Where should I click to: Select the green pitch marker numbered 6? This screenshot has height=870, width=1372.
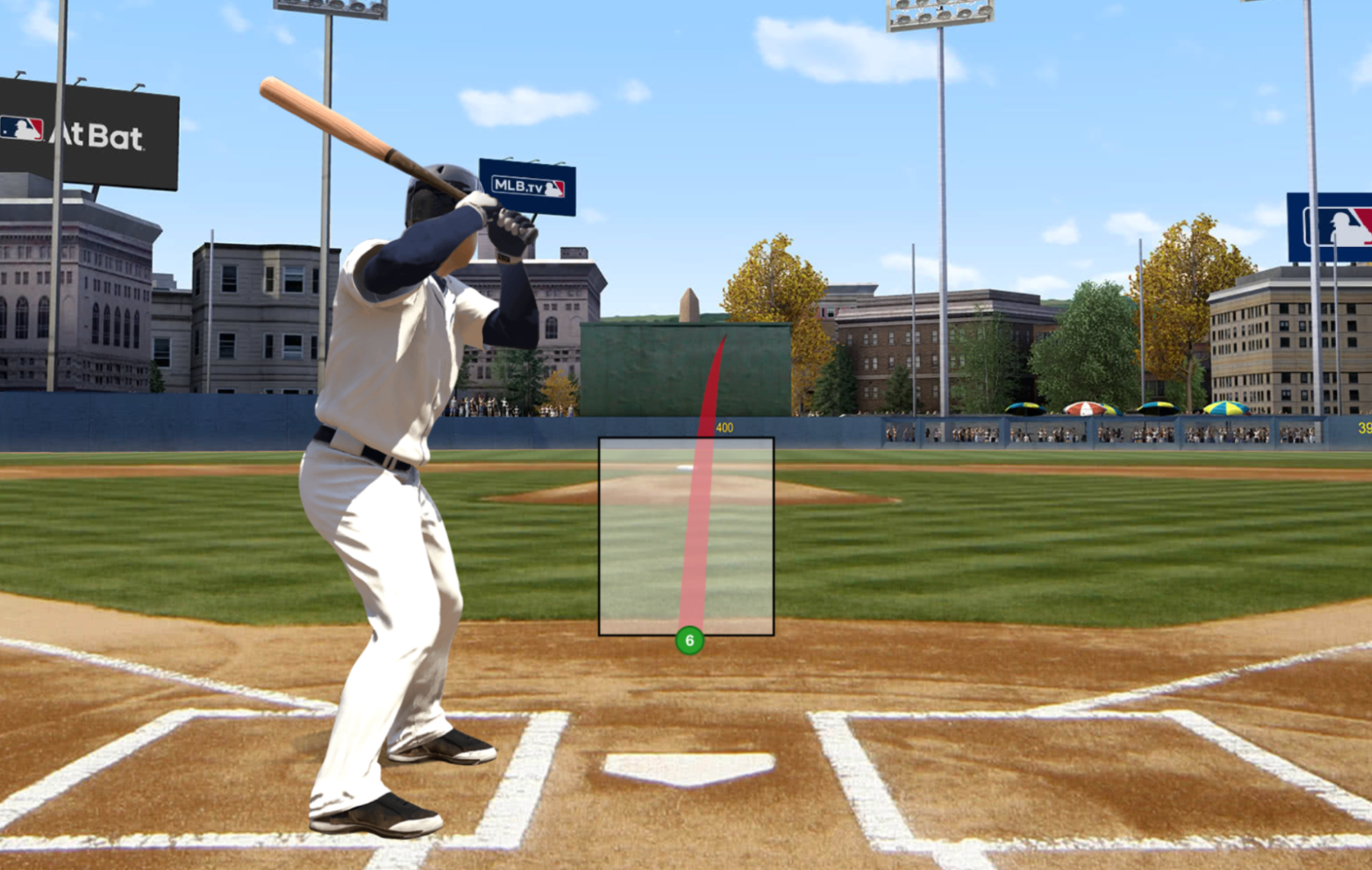click(x=689, y=640)
